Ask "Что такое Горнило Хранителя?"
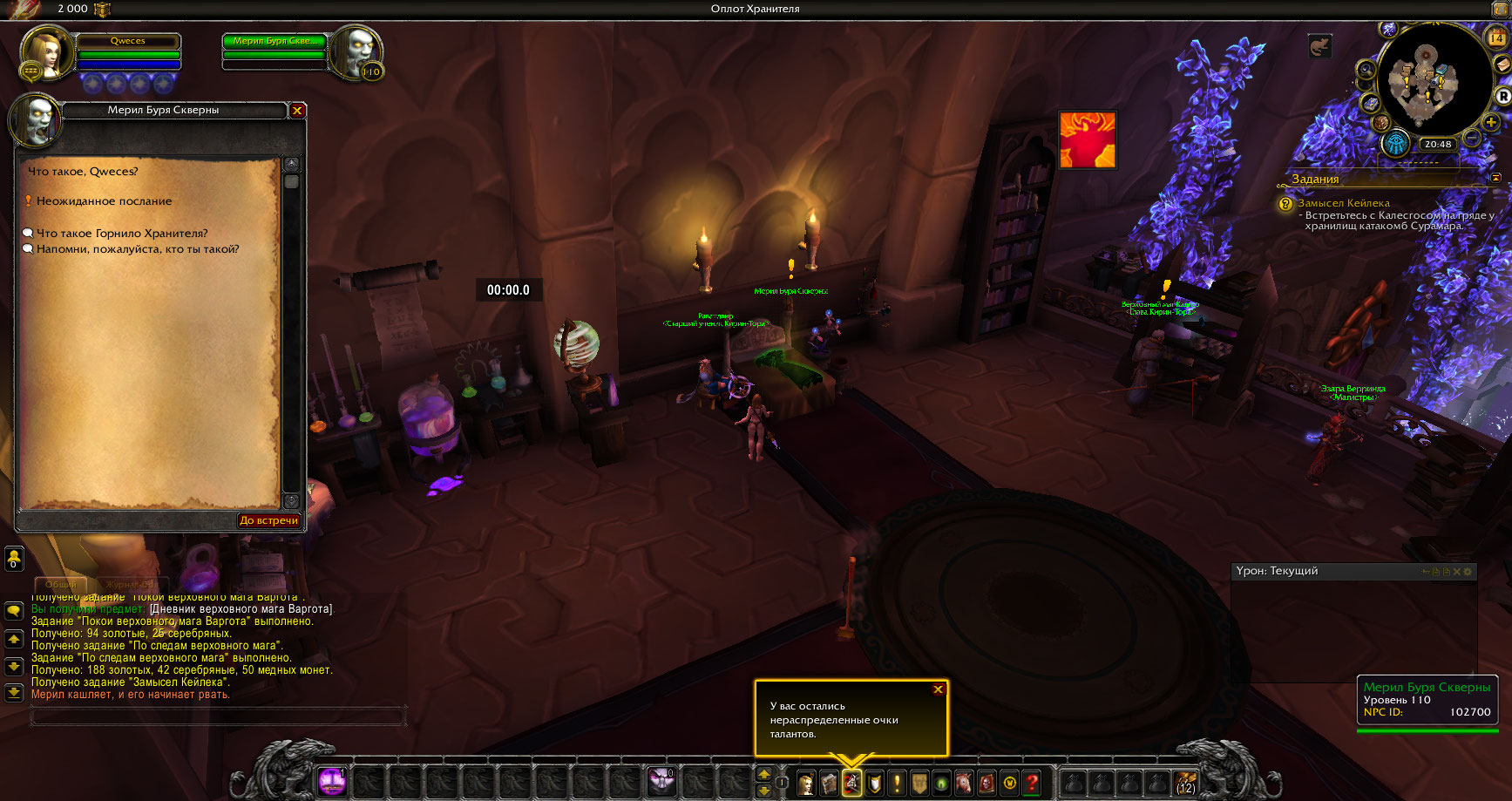 (122, 234)
